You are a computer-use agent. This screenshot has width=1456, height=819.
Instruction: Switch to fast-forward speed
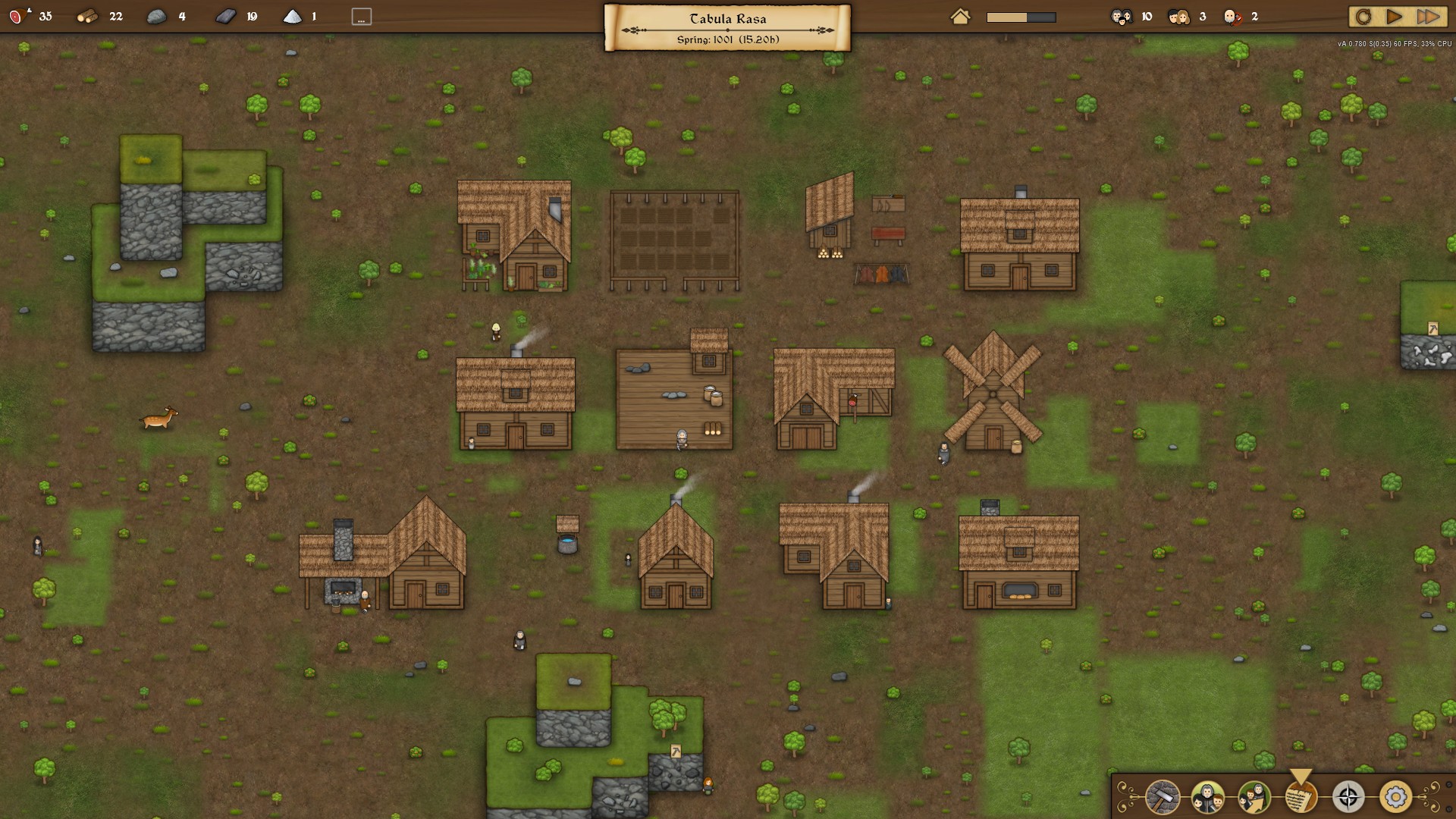tap(1428, 17)
